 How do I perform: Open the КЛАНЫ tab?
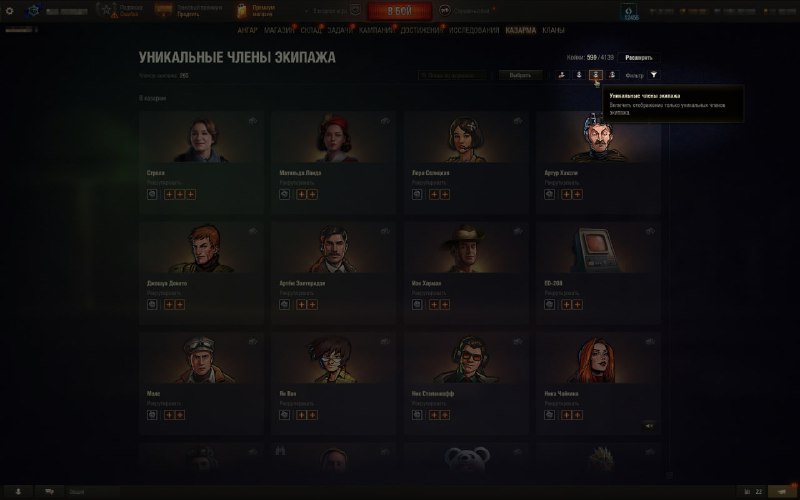[553, 31]
